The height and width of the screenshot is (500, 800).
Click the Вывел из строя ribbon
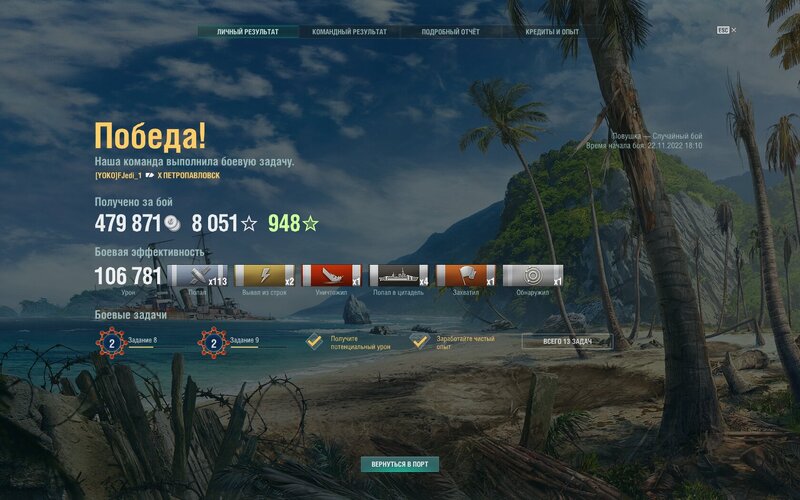265,276
